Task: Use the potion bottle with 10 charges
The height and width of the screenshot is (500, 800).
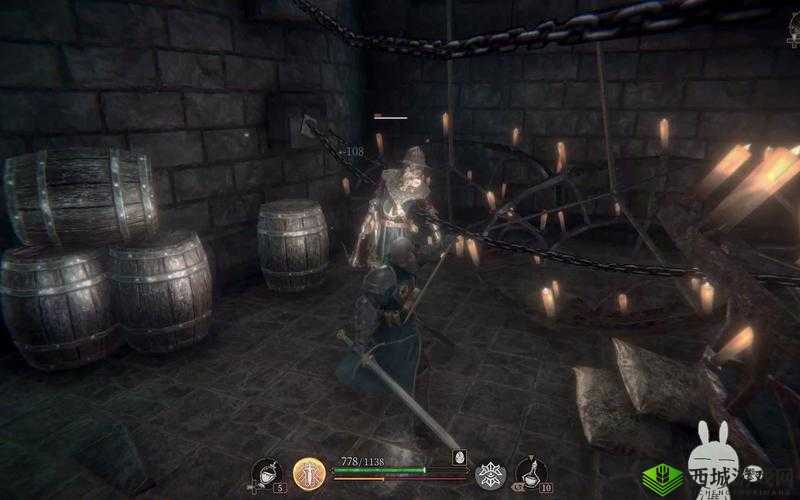Action: [x=531, y=473]
